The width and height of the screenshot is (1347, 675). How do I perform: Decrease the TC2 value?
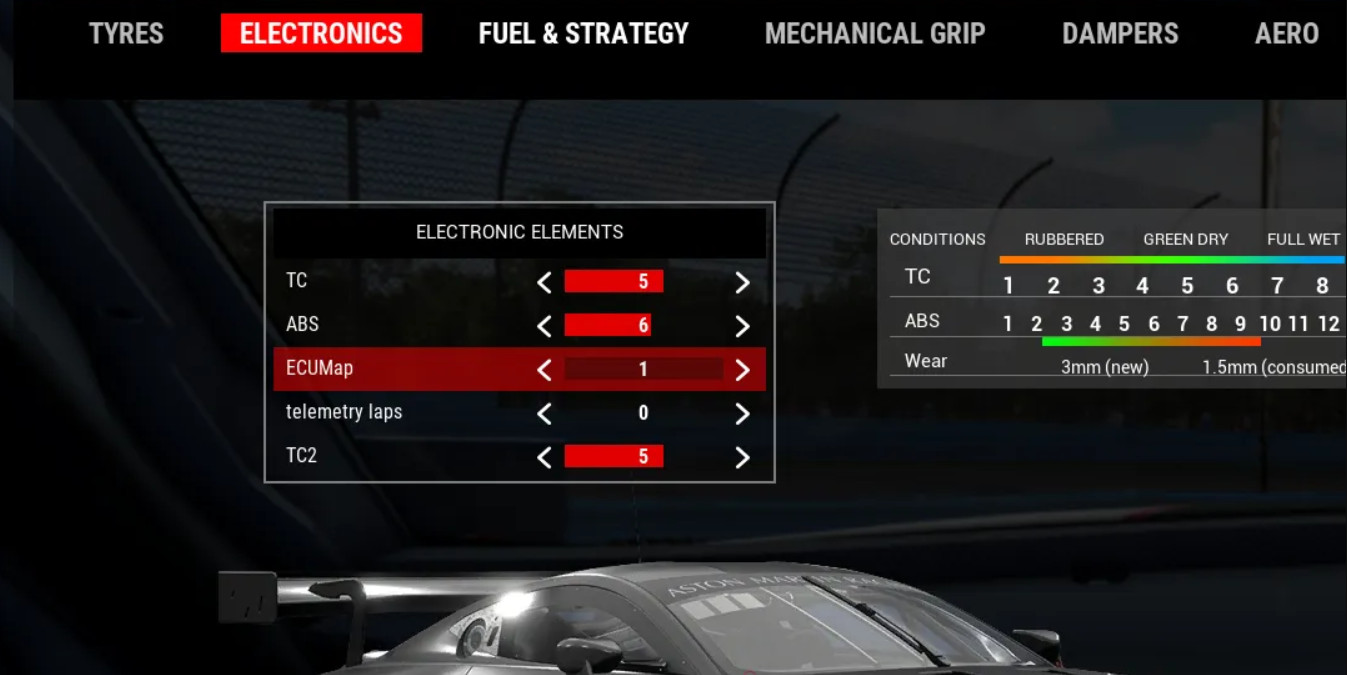(x=544, y=458)
